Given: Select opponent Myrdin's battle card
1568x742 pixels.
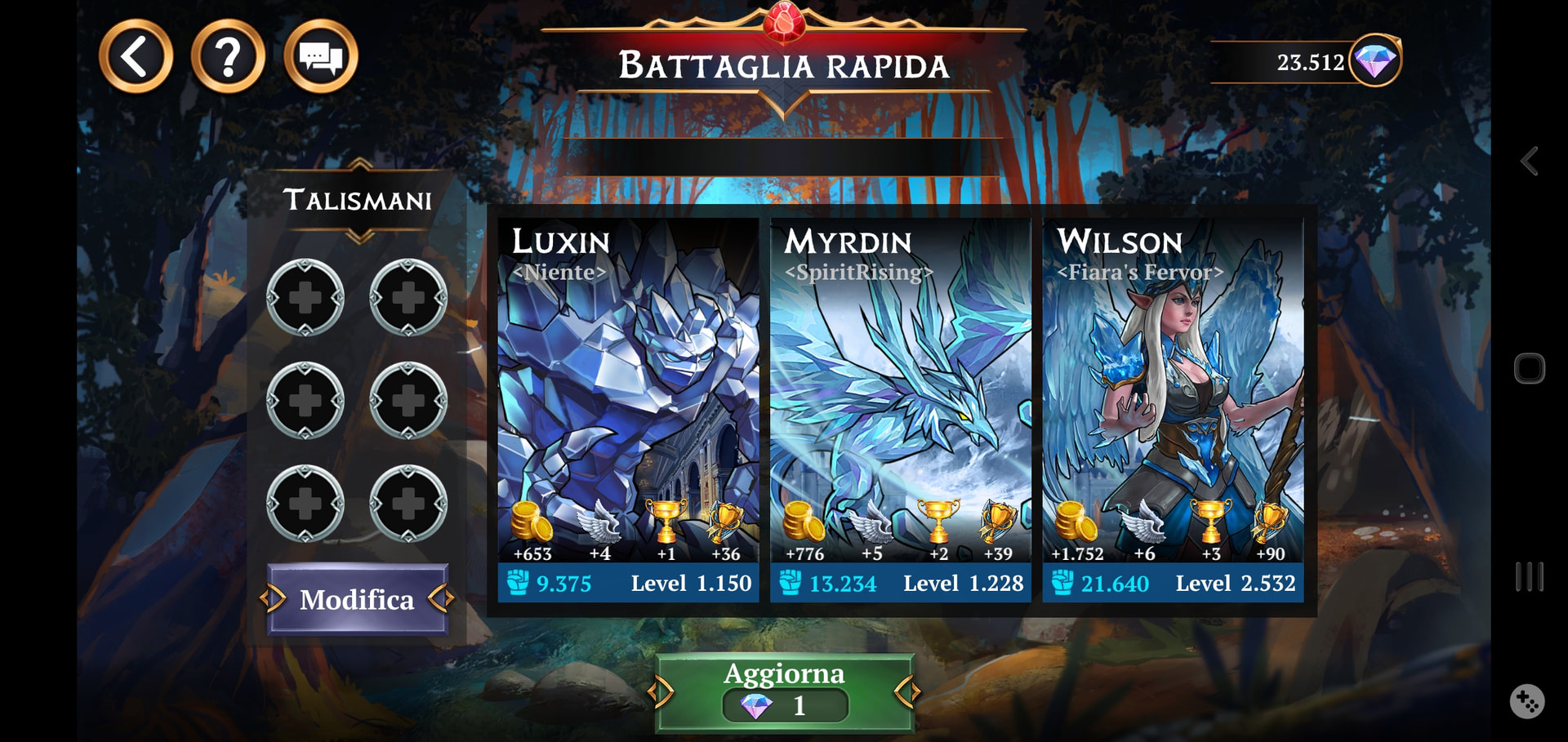Looking at the screenshot, I should pos(900,408).
